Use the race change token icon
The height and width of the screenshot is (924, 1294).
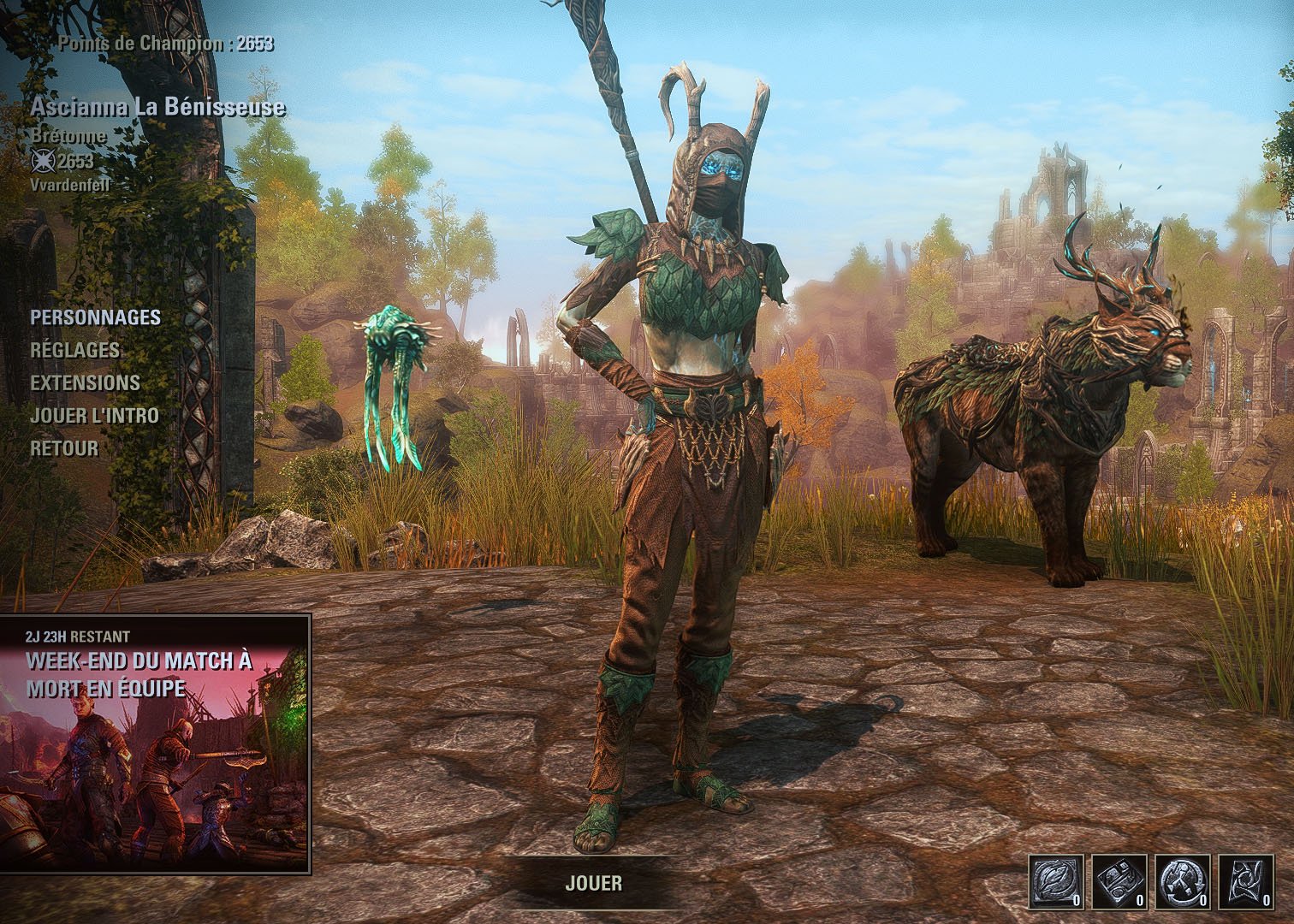click(x=1182, y=881)
